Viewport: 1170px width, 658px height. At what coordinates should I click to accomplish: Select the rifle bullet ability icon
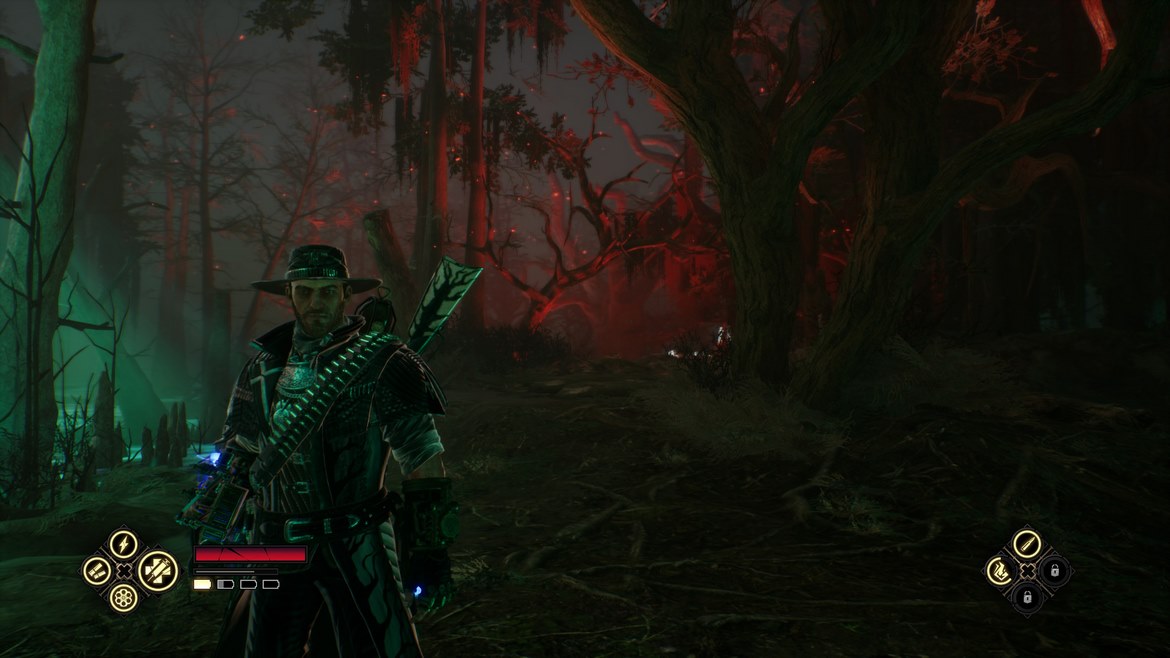[x=1026, y=545]
